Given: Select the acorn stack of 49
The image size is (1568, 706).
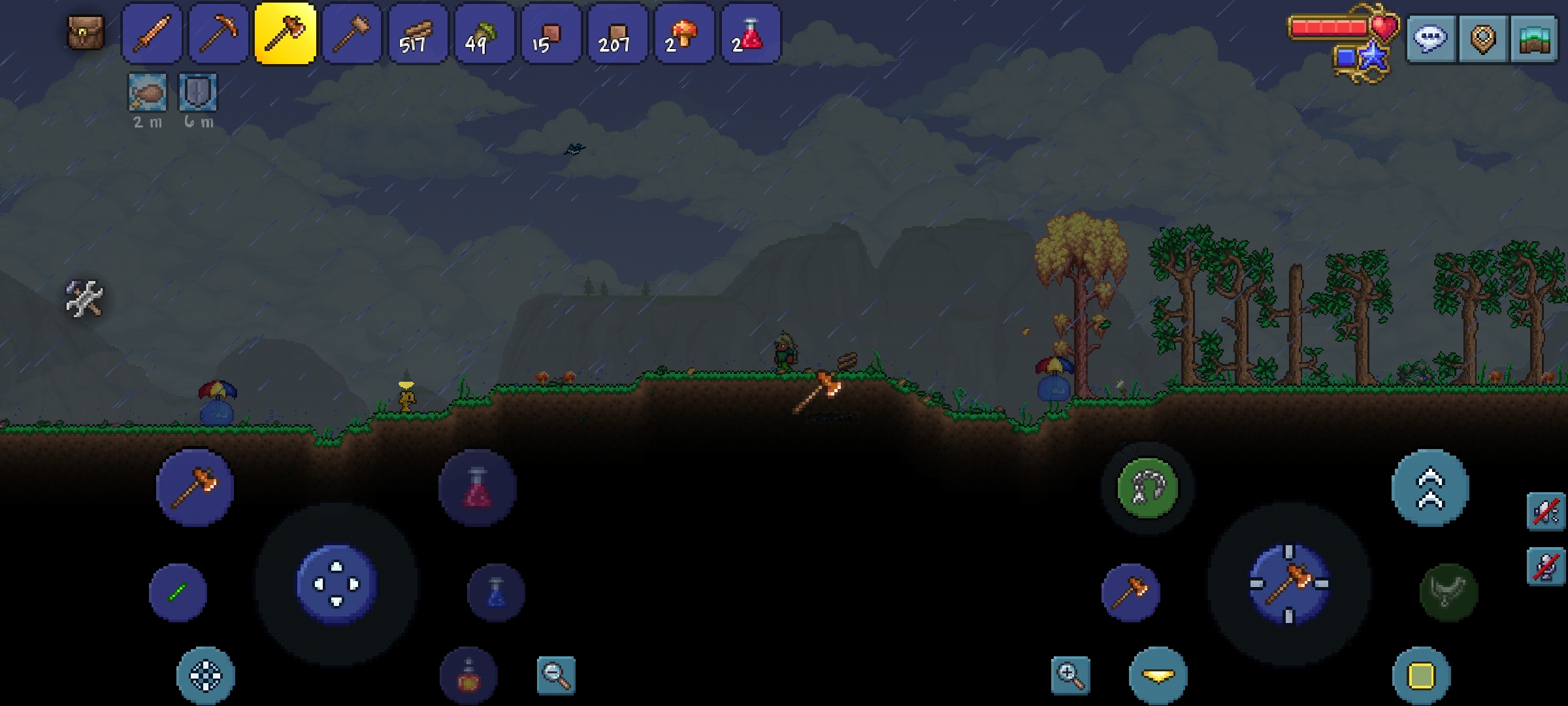Looking at the screenshot, I should [485, 33].
